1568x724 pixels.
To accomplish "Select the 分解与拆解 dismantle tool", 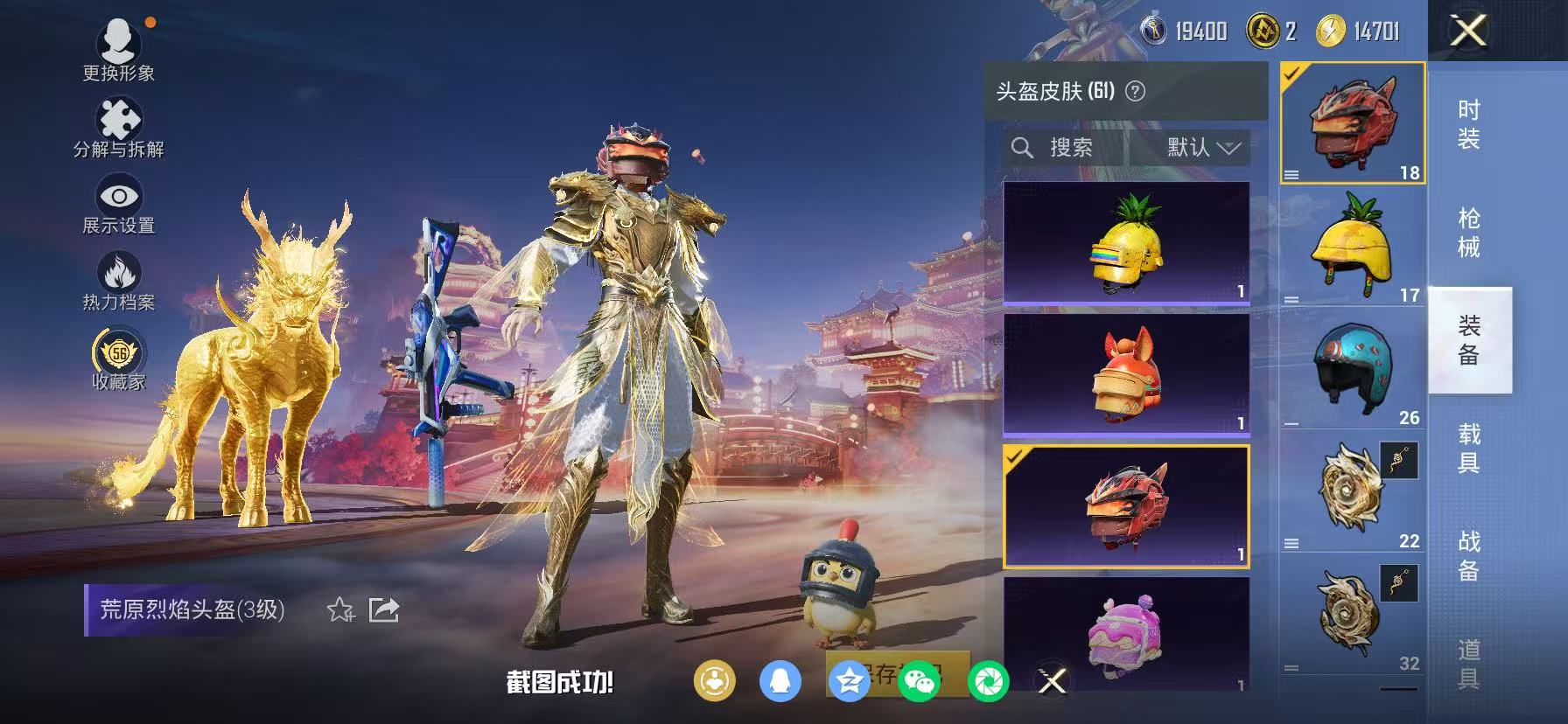I will [x=120, y=116].
